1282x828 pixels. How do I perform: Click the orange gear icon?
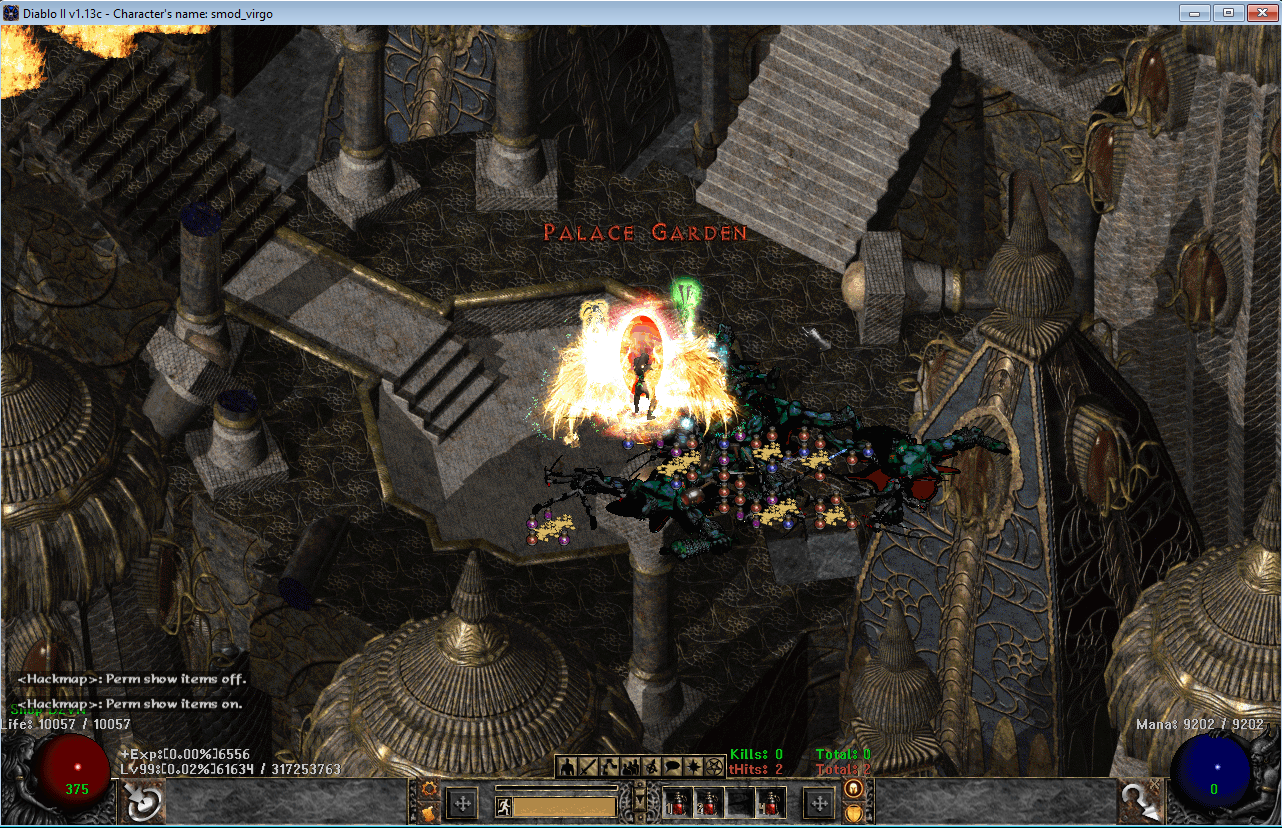tap(431, 790)
